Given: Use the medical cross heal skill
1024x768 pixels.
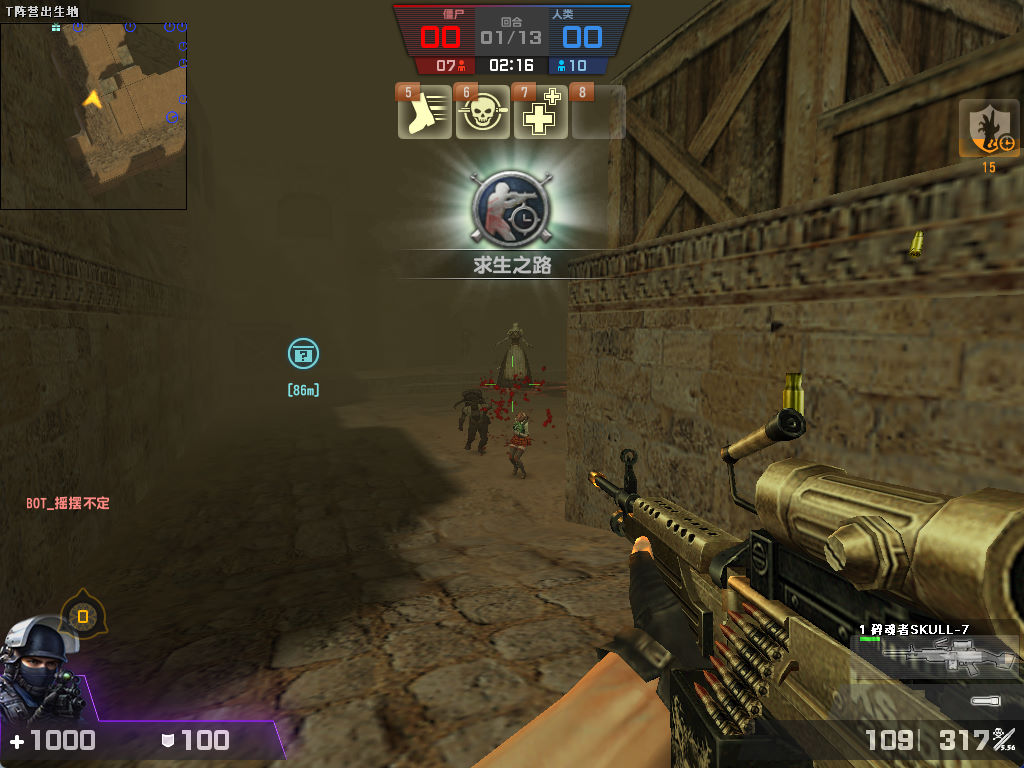Looking at the screenshot, I should coord(540,113).
